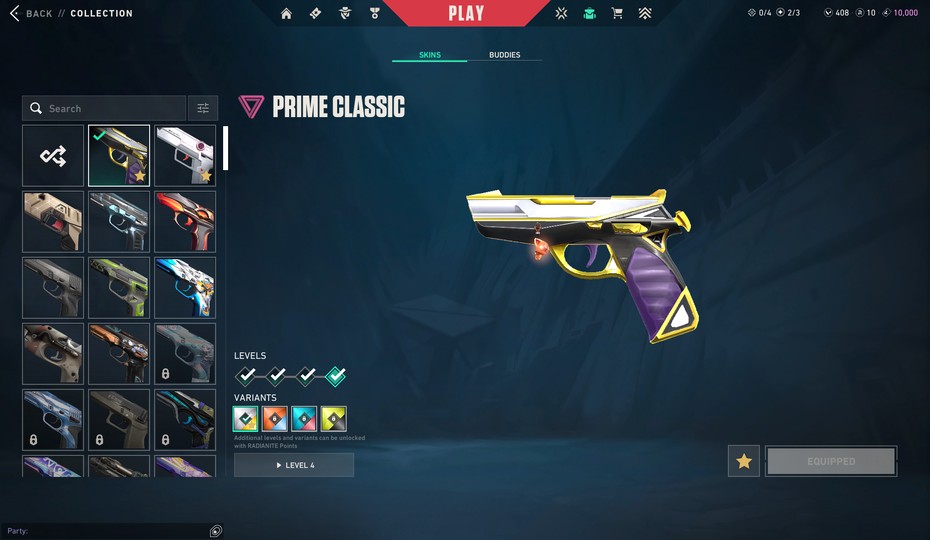Choose the white pistol skin with star
This screenshot has height=540, width=930.
tap(185, 155)
